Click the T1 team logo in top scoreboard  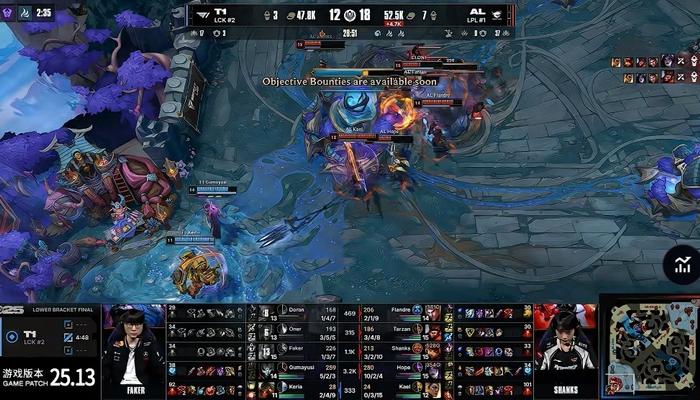(204, 15)
